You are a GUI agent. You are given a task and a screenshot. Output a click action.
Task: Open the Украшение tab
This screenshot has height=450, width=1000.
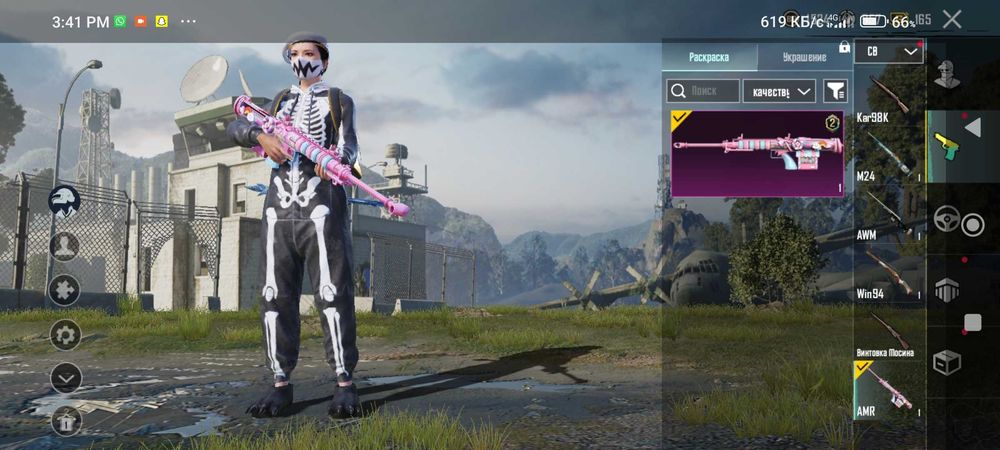pyautogui.click(x=804, y=57)
